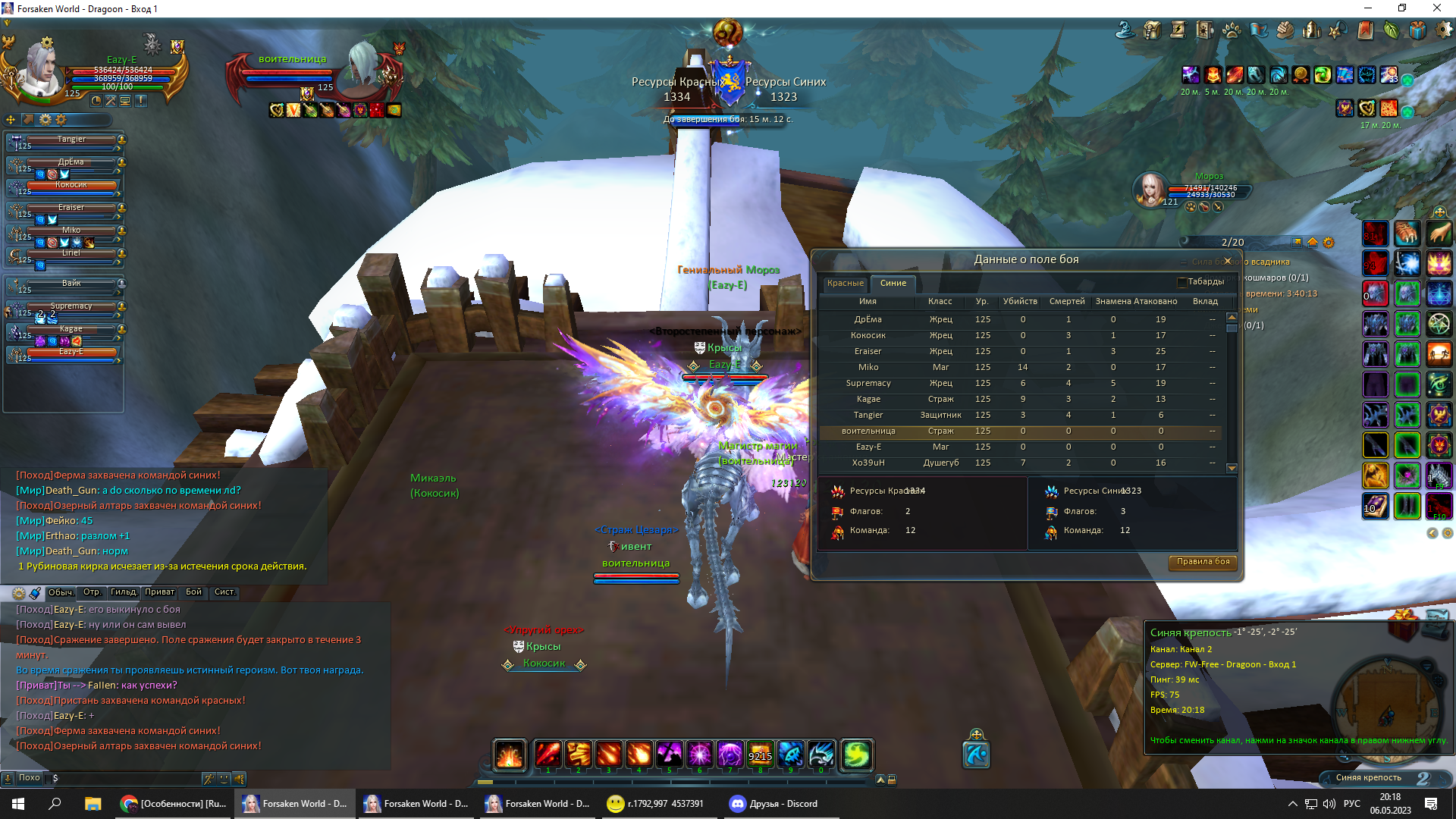1456x819 pixels.
Task: Switch chat to the Бой tab
Action: (194, 592)
